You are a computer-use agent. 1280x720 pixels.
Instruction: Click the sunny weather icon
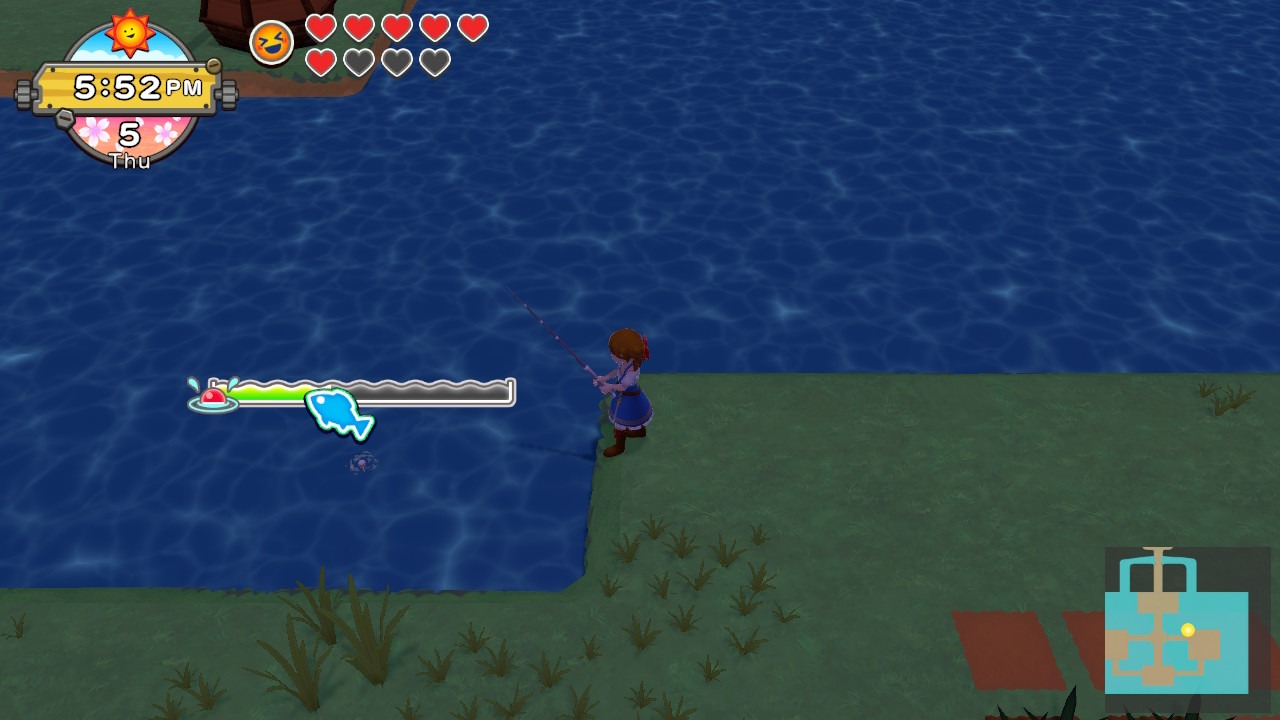pyautogui.click(x=131, y=32)
